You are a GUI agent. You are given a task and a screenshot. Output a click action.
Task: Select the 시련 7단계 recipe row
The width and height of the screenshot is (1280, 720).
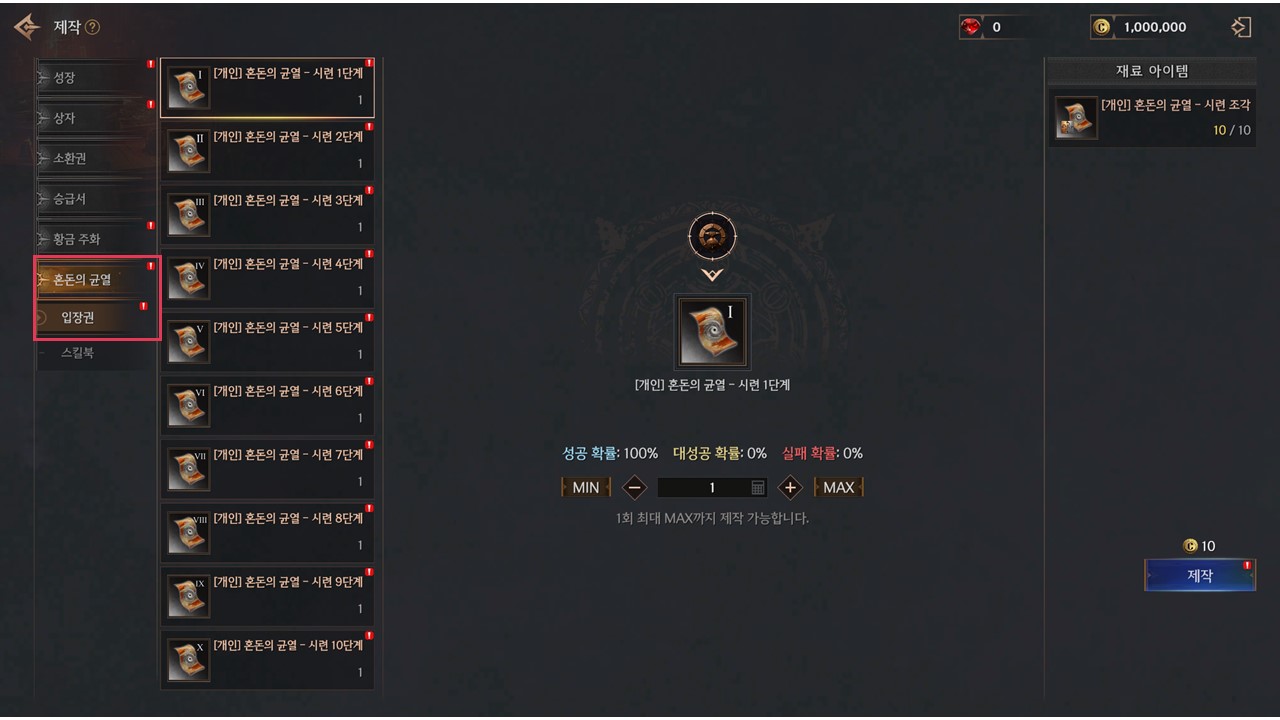coord(267,468)
